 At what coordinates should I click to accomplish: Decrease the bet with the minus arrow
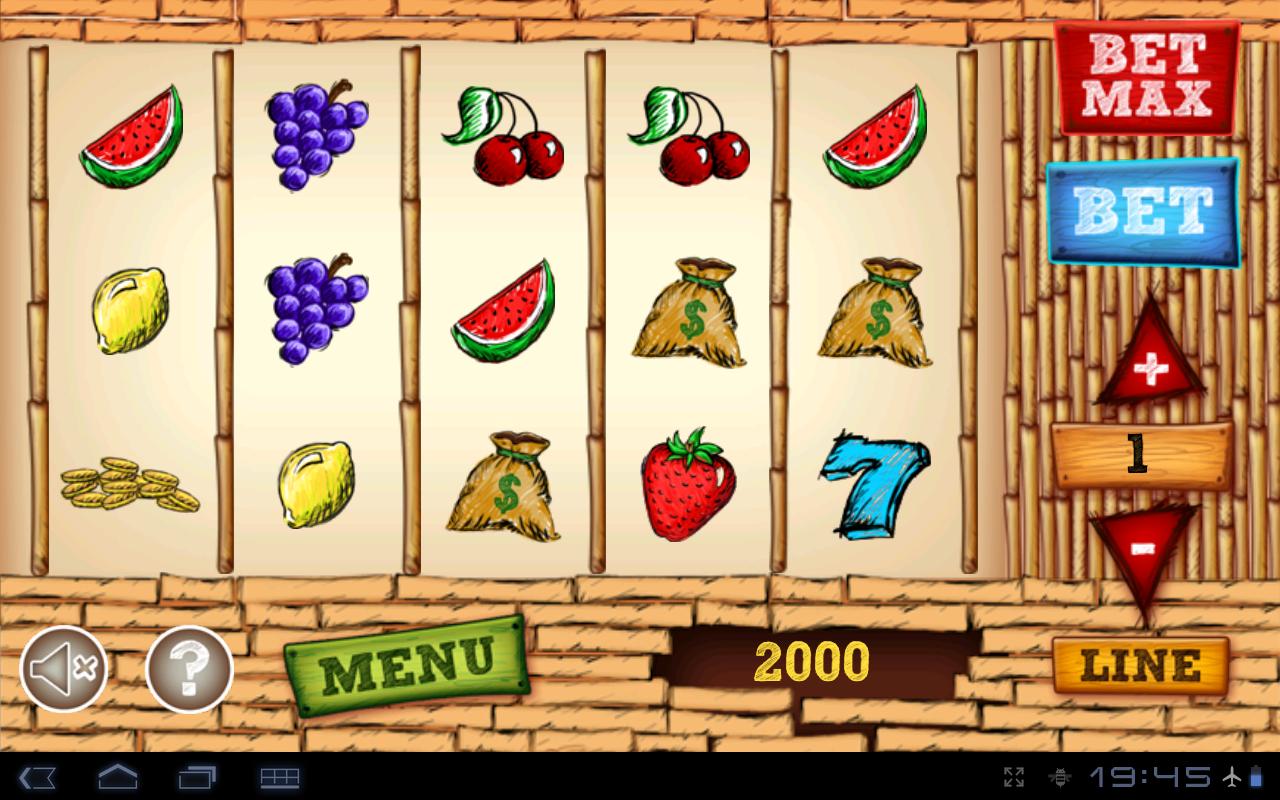point(1143,547)
